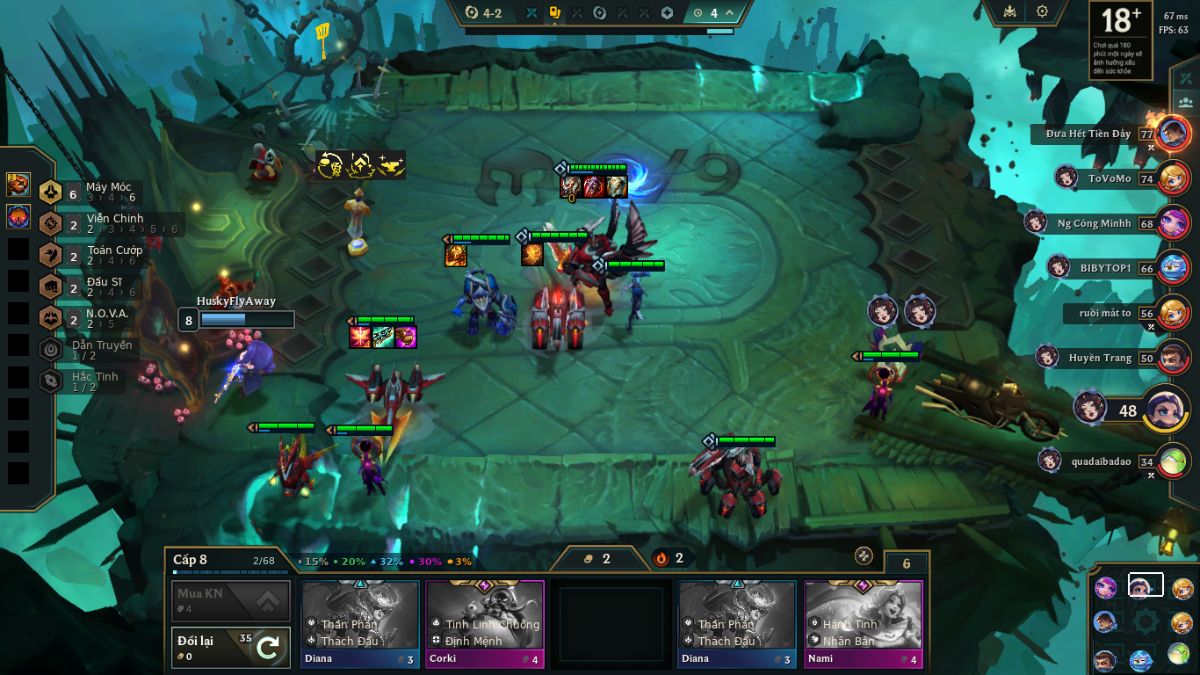Switch scoreboard to the crossed-swords combat view
The height and width of the screenshot is (675, 1200).
coord(1187,78)
